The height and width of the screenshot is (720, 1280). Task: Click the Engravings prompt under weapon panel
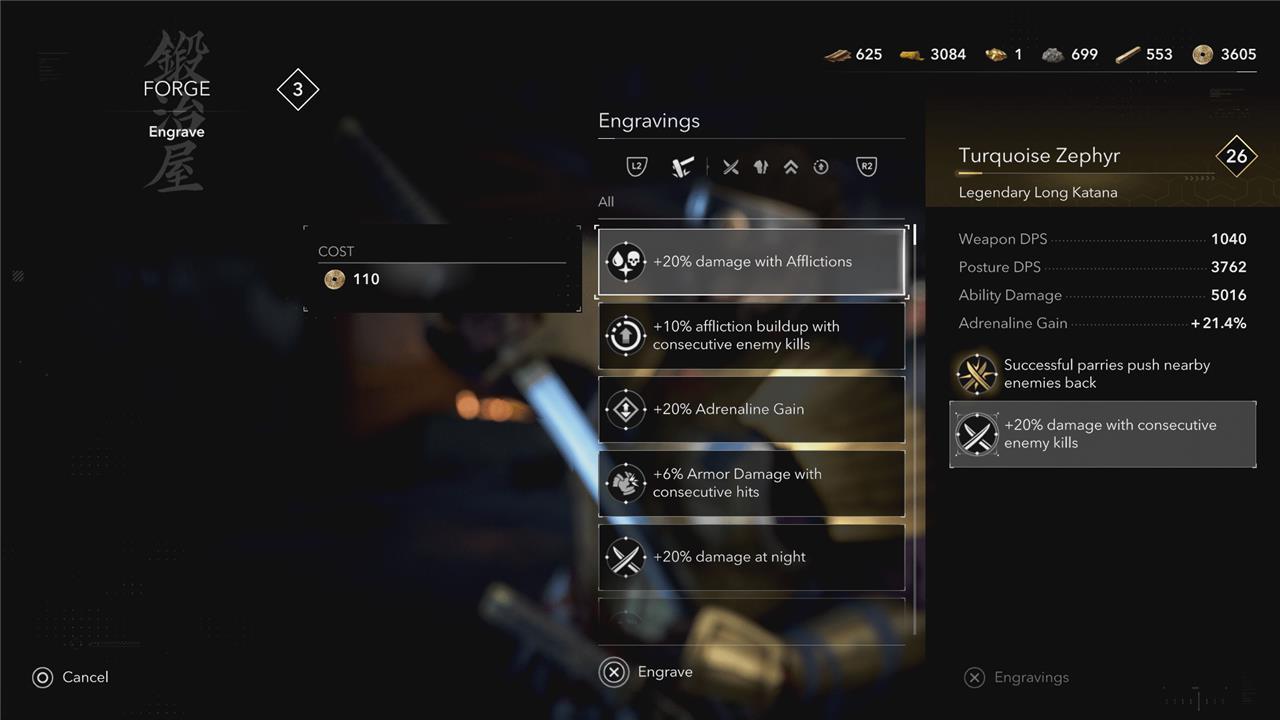[x=1016, y=678]
